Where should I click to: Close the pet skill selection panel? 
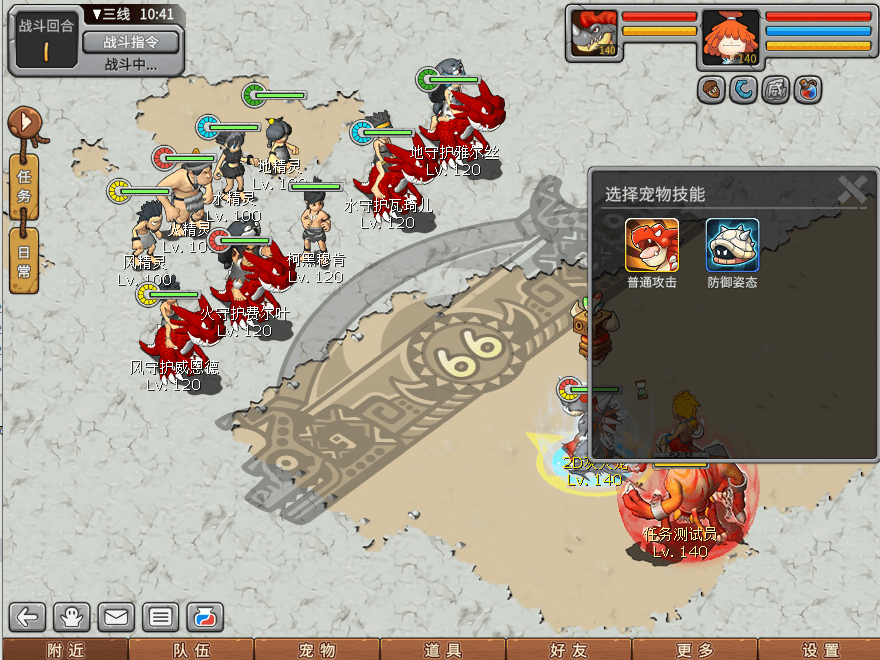point(851,189)
